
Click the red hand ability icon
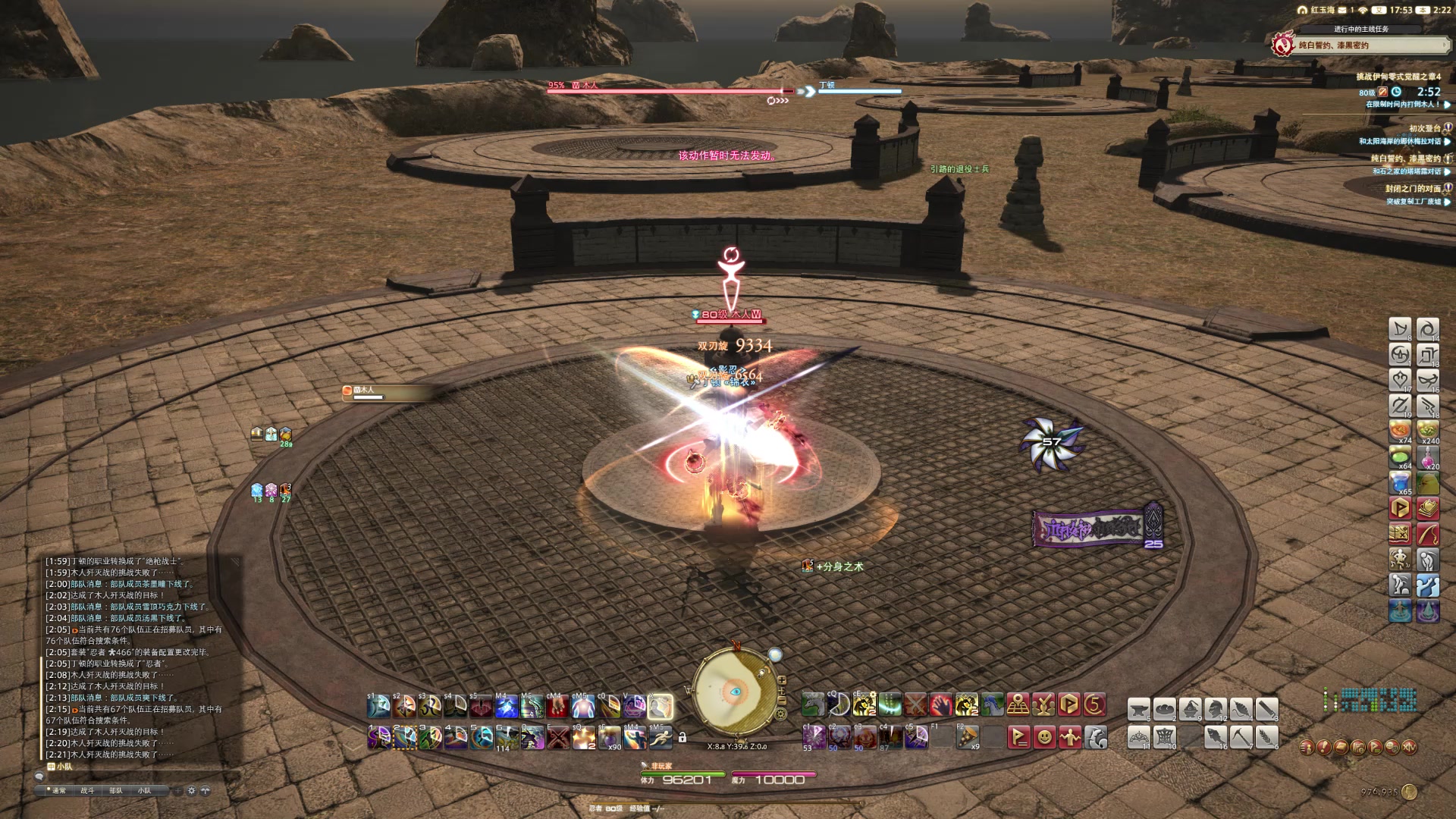(941, 705)
